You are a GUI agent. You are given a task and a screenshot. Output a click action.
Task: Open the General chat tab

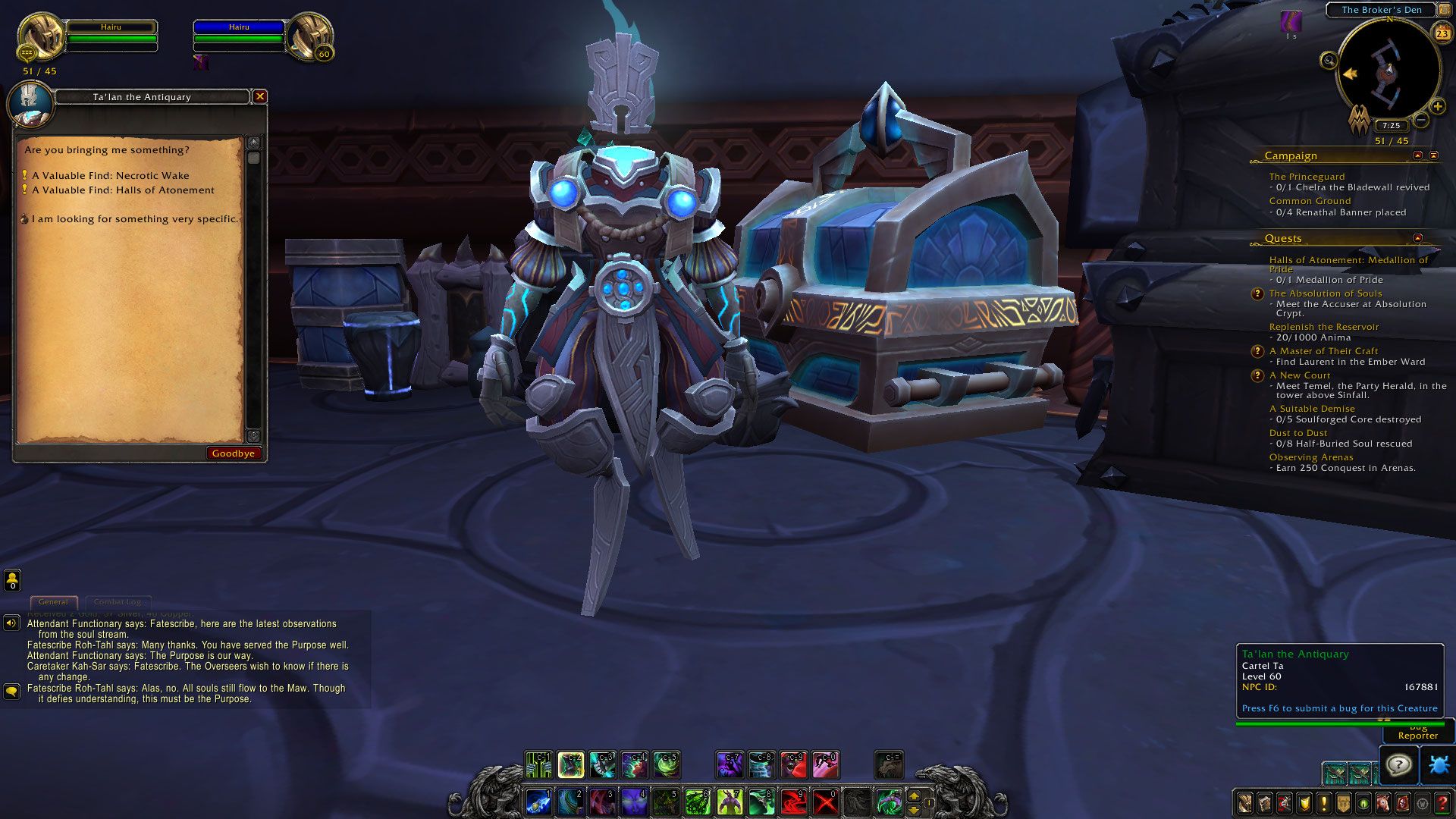click(x=53, y=602)
